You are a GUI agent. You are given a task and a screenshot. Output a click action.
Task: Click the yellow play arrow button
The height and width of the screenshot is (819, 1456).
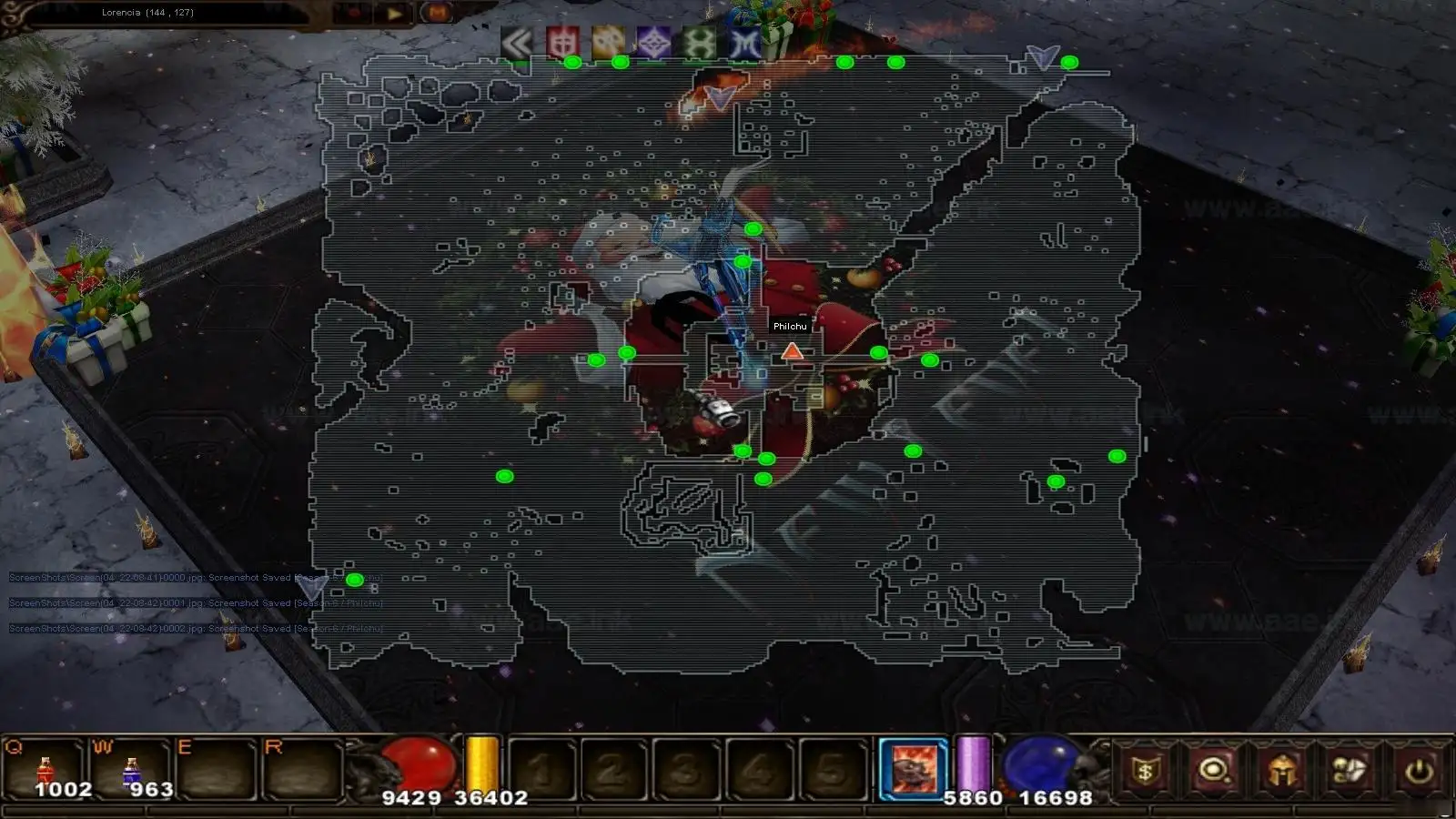tap(395, 14)
